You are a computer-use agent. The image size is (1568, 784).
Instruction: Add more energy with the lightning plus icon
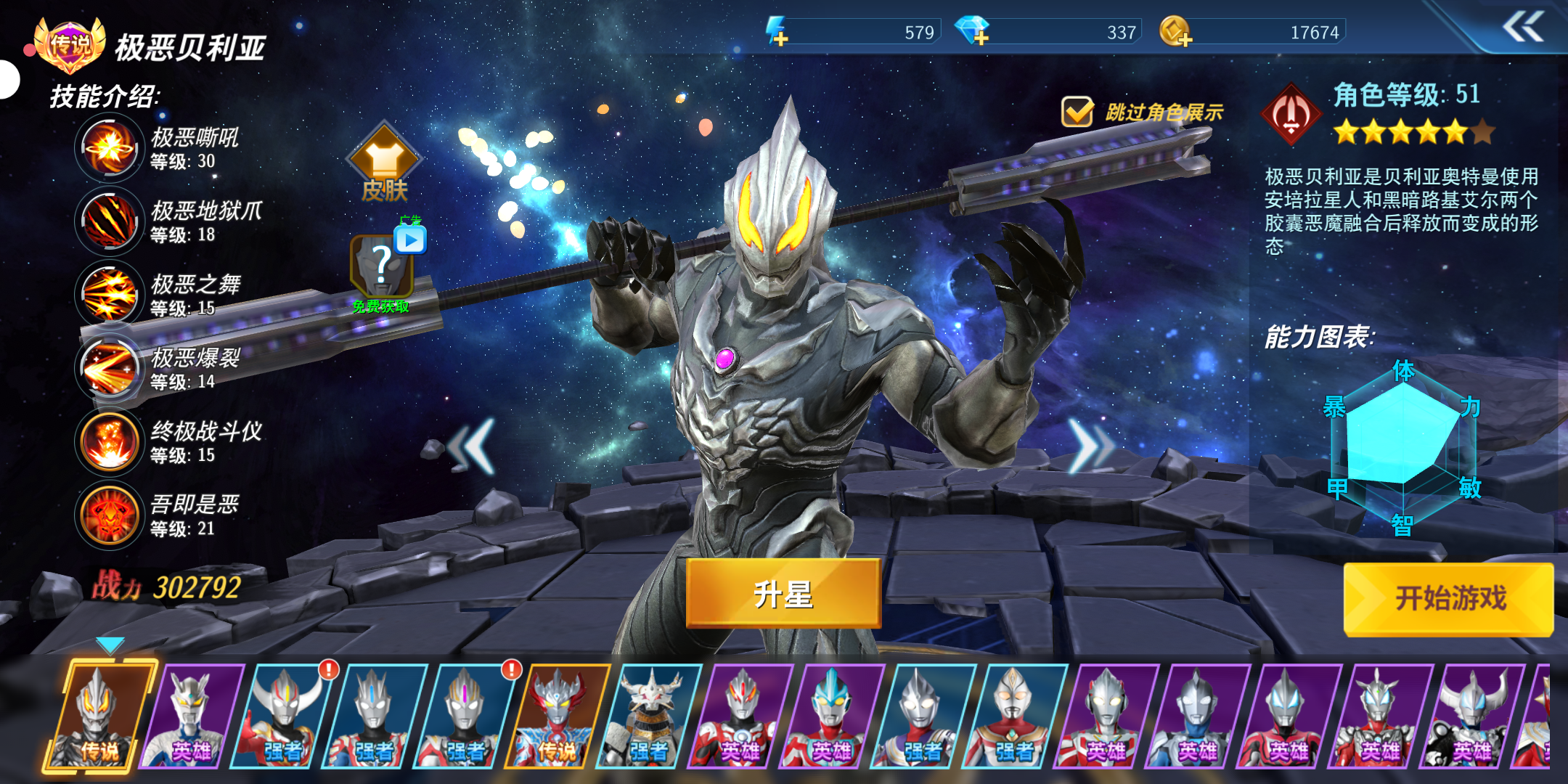[x=777, y=32]
